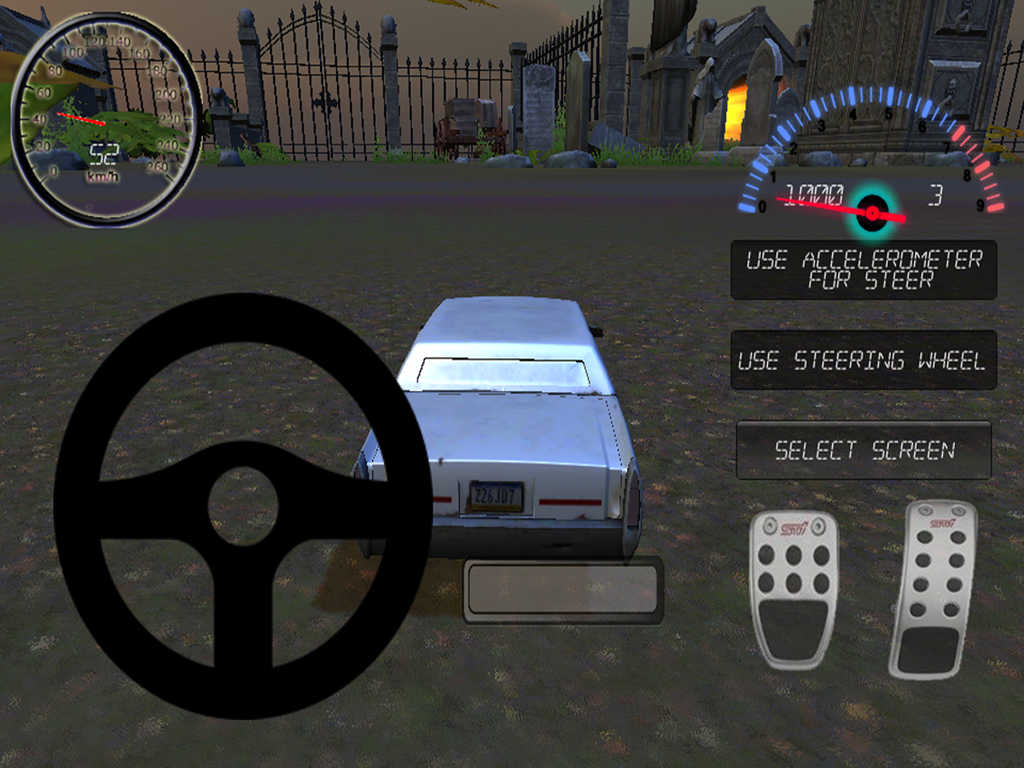Click the blank gray bar below the car
Viewport: 1024px width, 768px height.
pyautogui.click(x=563, y=590)
